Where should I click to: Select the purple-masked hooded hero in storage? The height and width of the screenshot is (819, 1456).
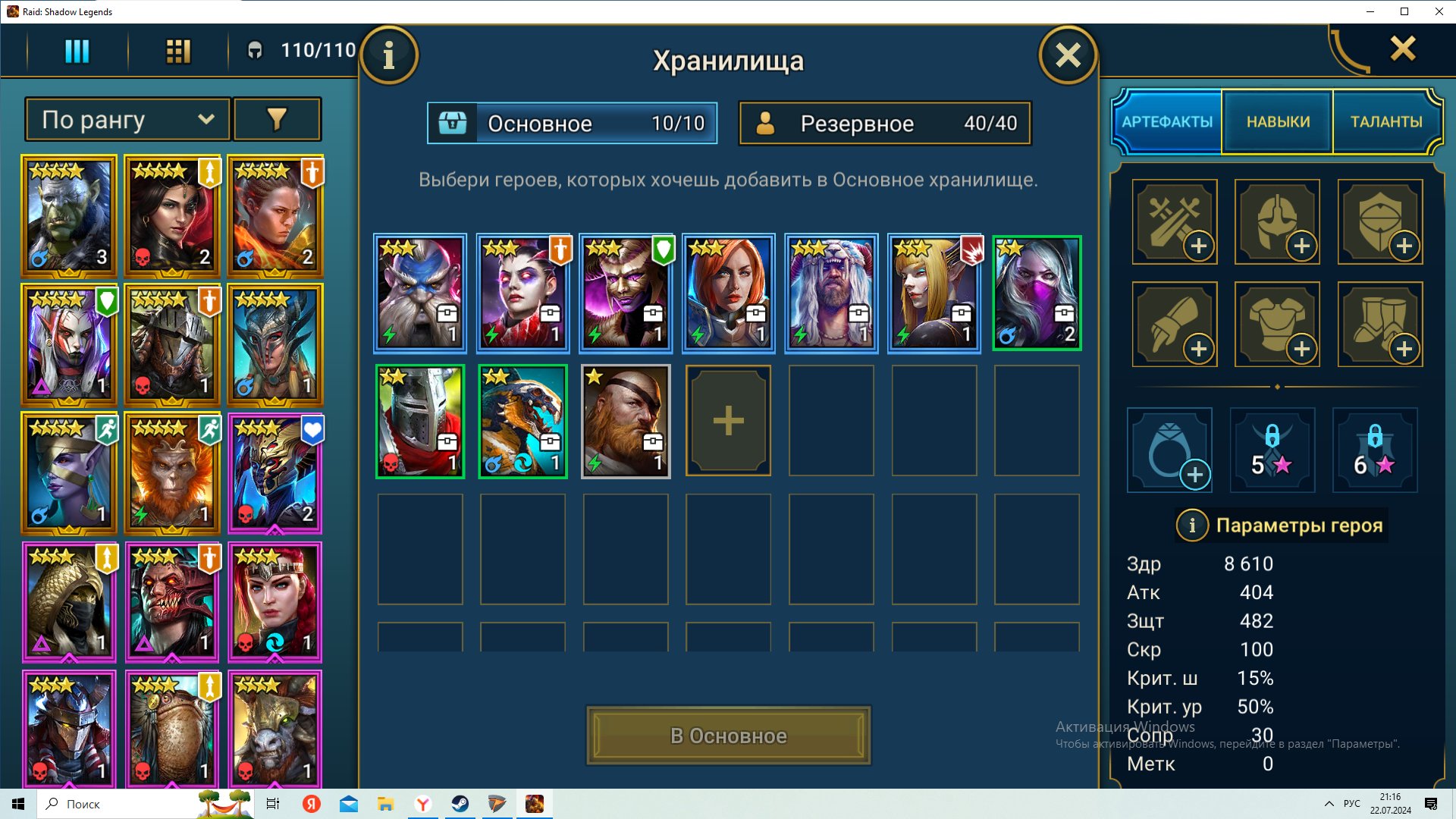(x=1037, y=293)
